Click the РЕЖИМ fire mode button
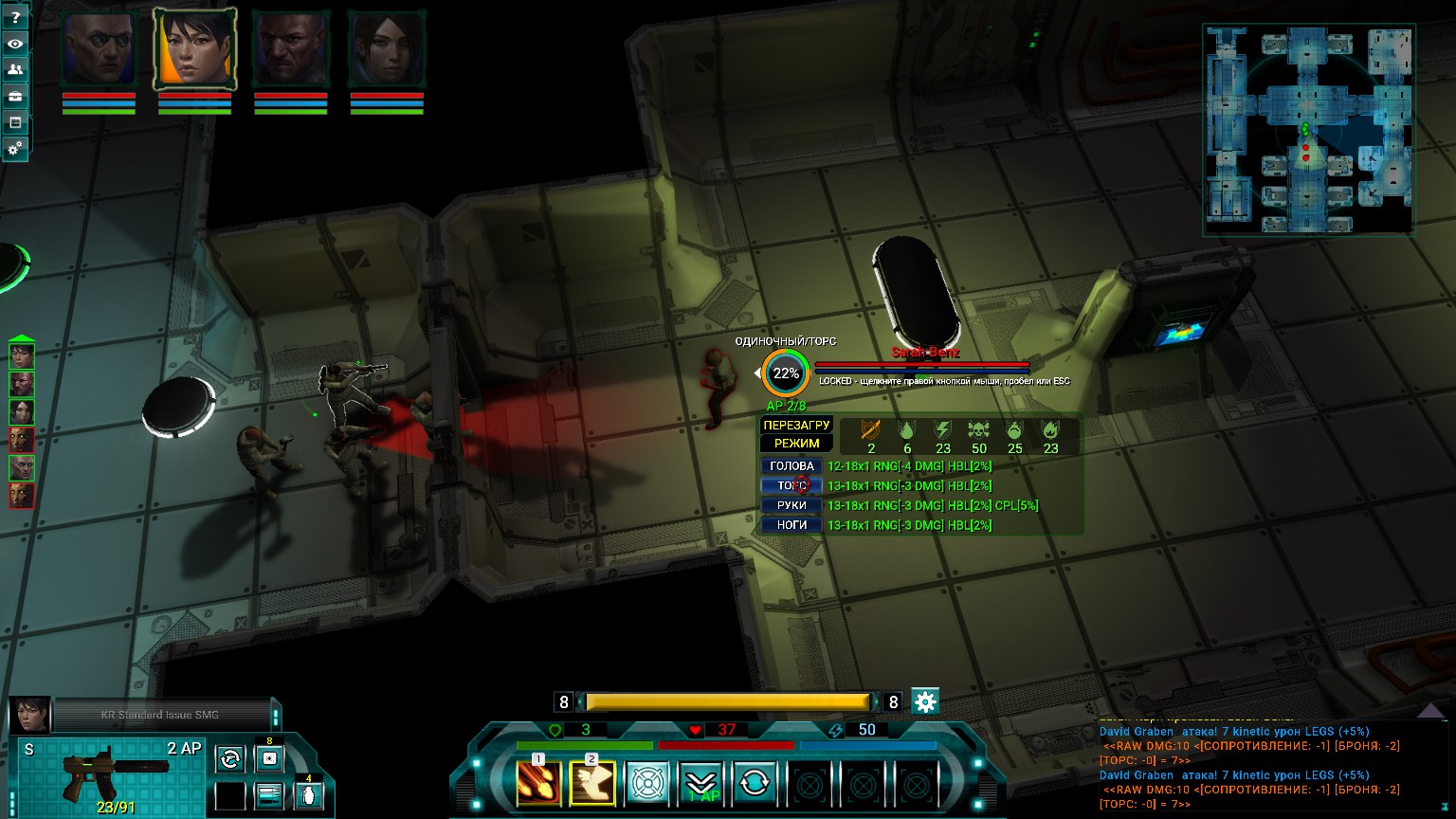The width and height of the screenshot is (1456, 819). pyautogui.click(x=796, y=444)
